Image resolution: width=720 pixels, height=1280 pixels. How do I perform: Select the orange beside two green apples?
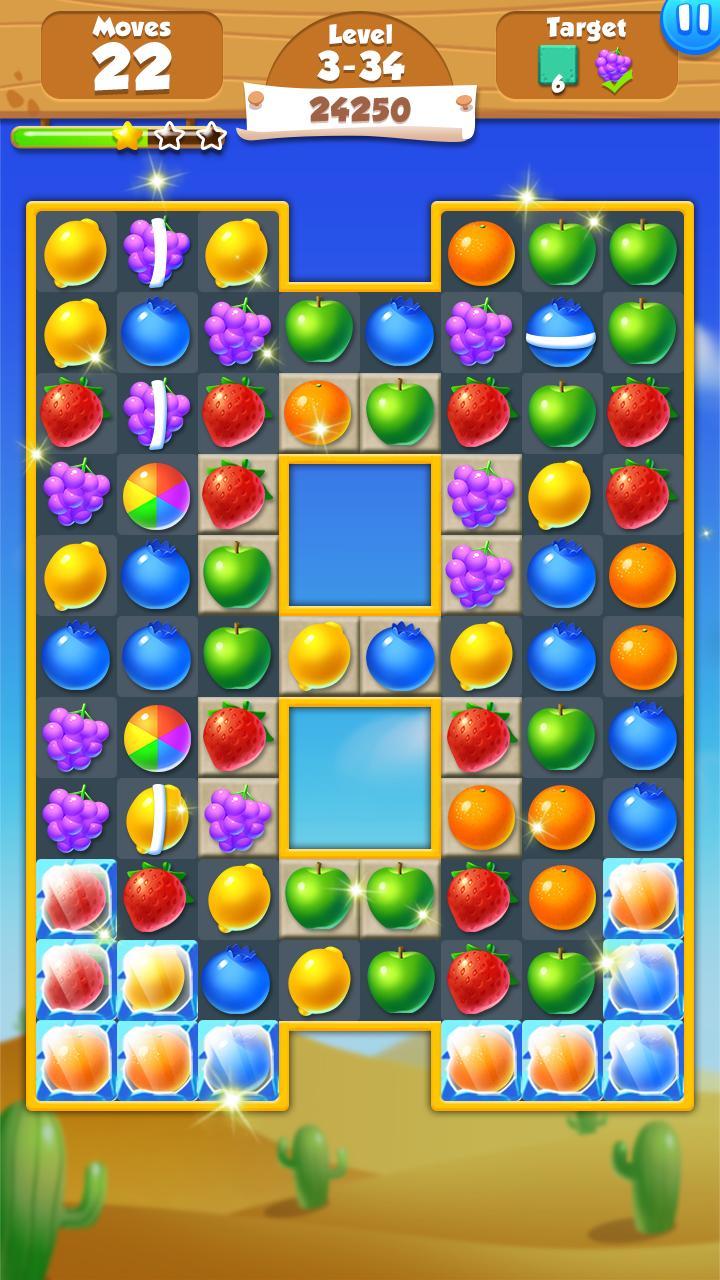tap(481, 250)
